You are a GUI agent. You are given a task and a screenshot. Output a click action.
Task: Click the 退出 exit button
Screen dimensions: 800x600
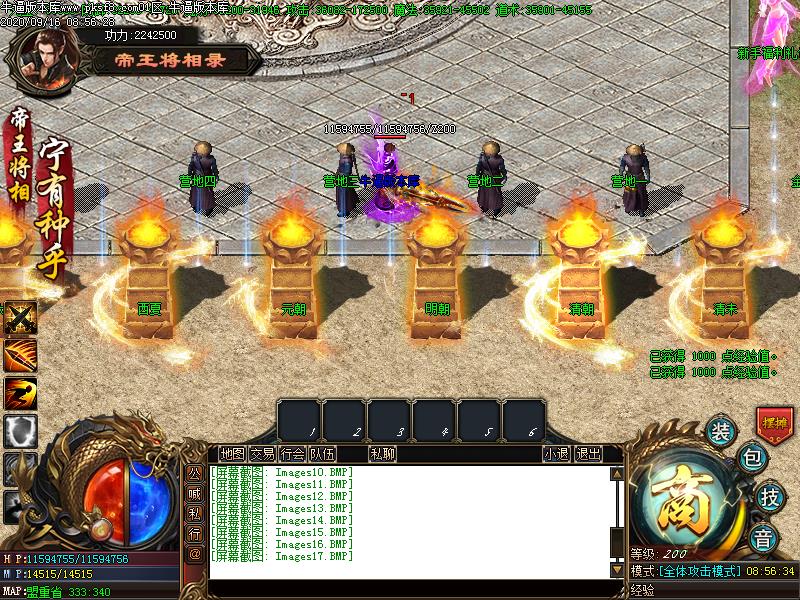coord(589,454)
